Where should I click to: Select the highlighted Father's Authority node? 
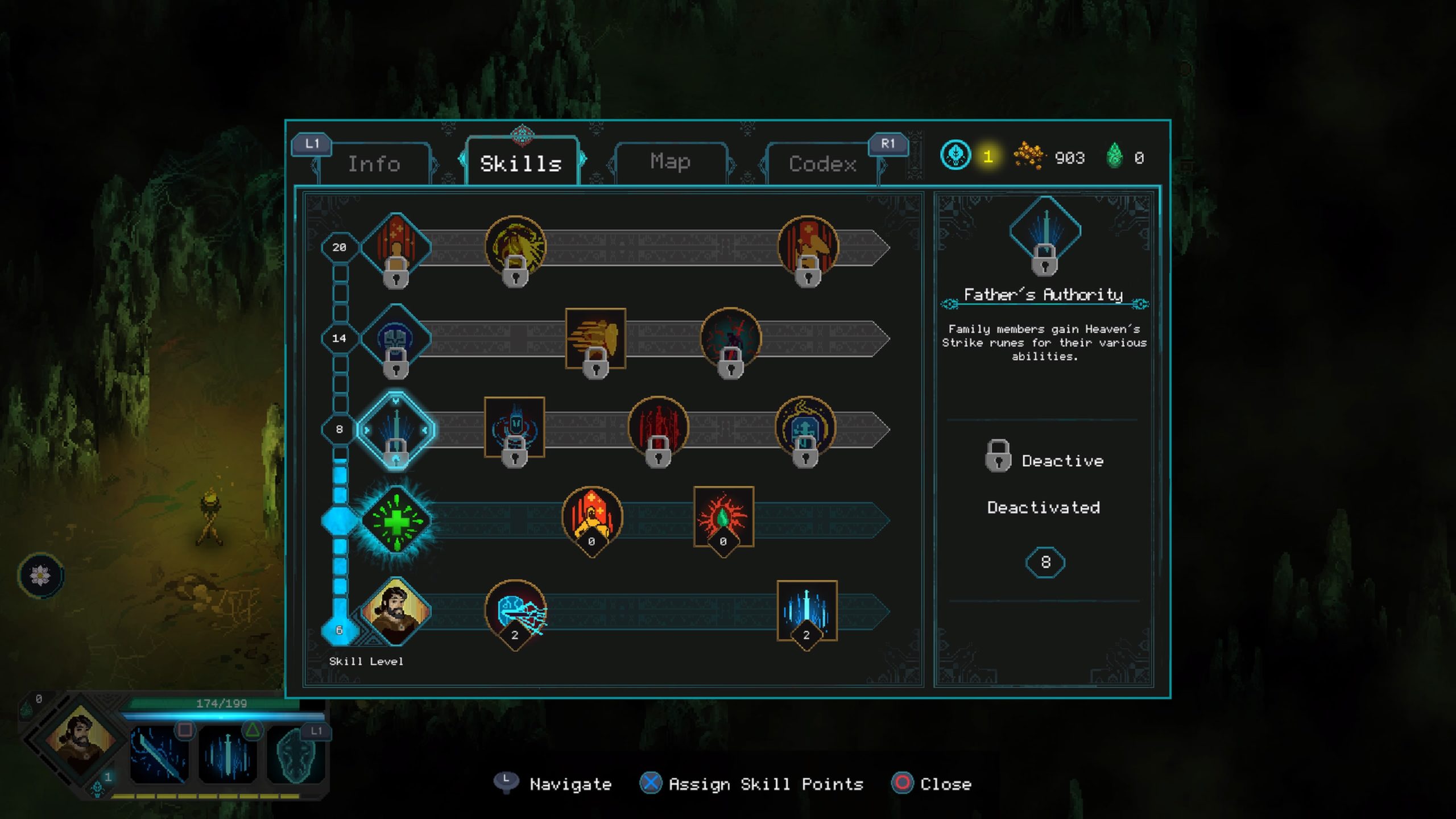(x=396, y=429)
